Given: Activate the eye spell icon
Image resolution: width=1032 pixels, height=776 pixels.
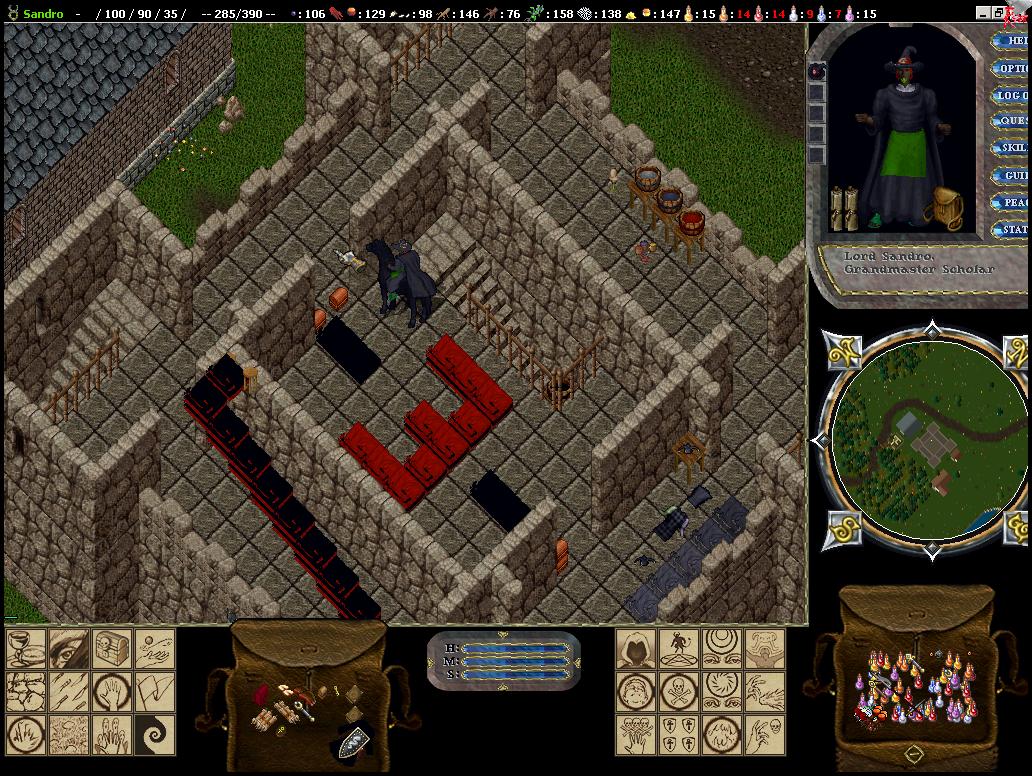Looking at the screenshot, I should click(69, 648).
